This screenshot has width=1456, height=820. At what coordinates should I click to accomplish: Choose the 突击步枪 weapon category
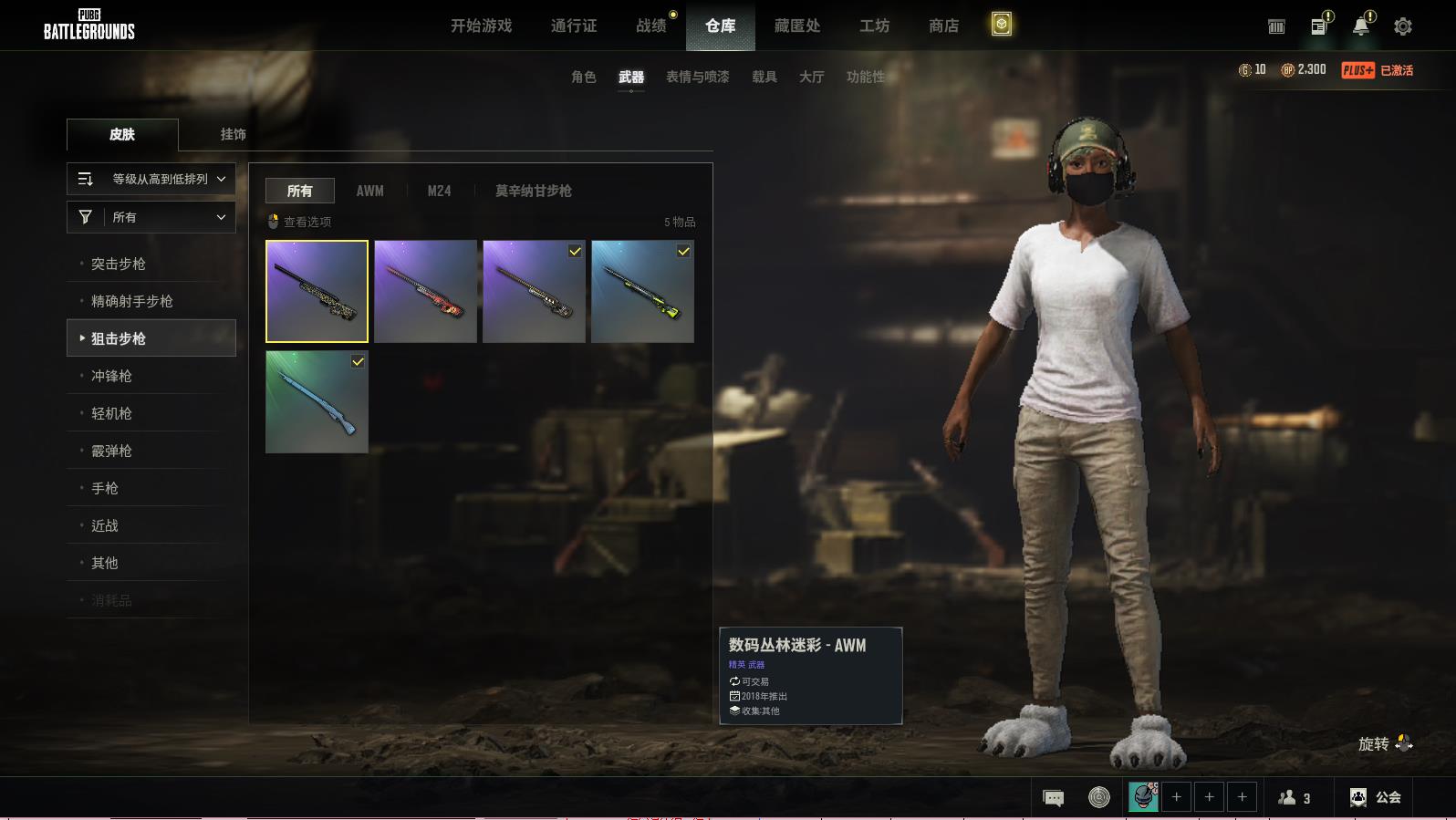[119, 264]
